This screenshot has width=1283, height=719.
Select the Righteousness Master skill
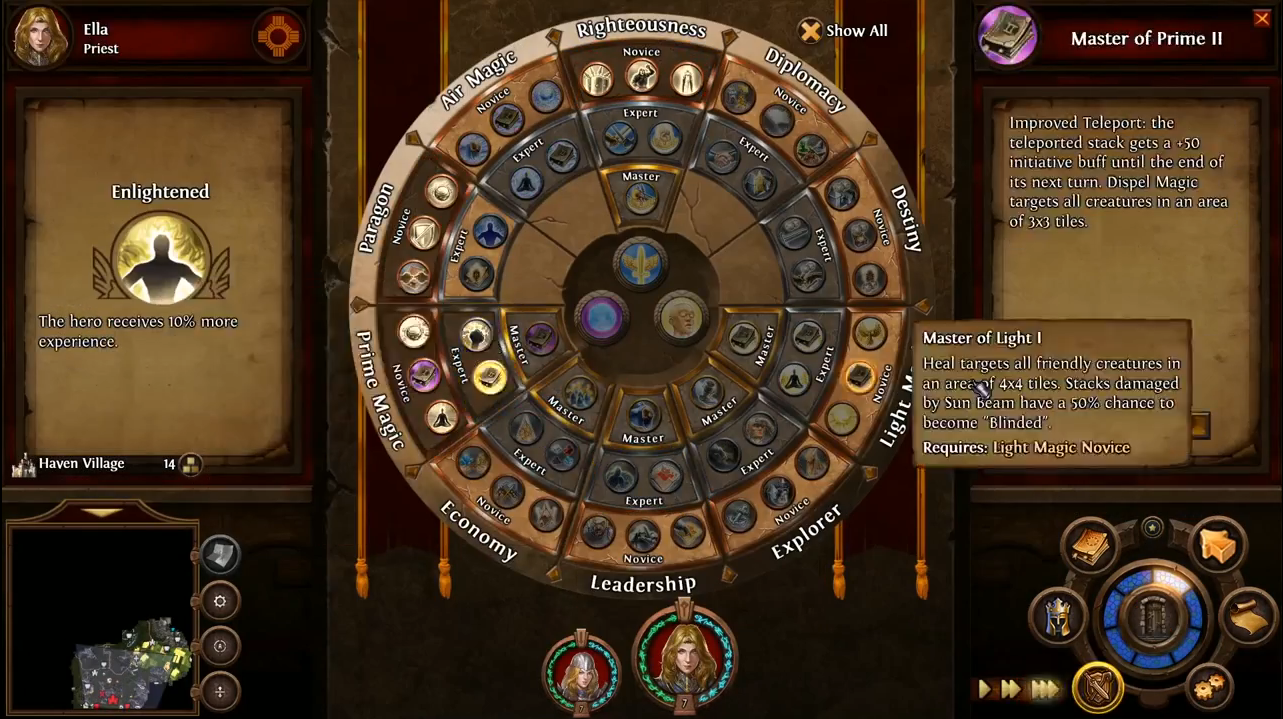coord(641,197)
